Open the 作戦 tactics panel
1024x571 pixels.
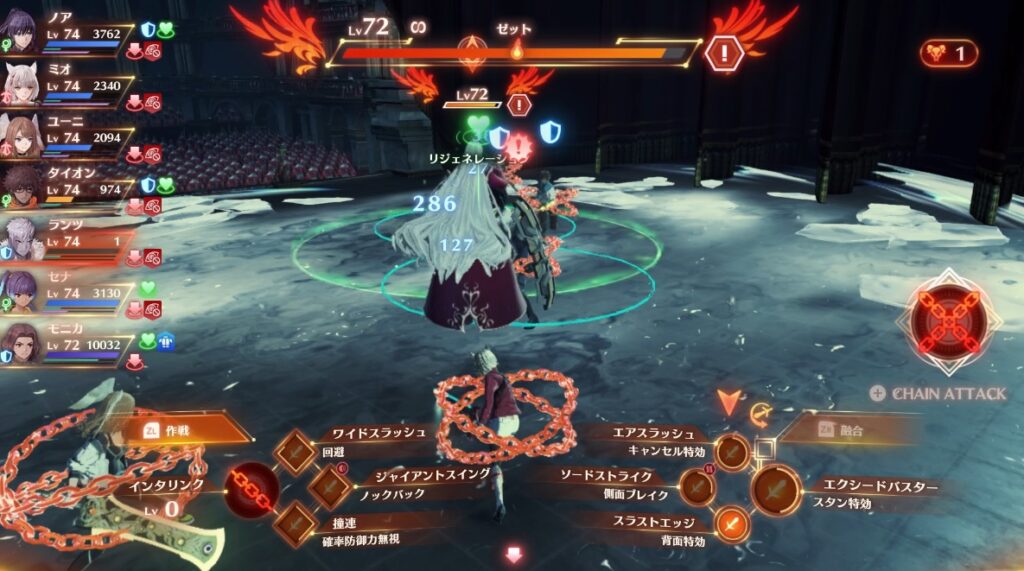click(186, 429)
